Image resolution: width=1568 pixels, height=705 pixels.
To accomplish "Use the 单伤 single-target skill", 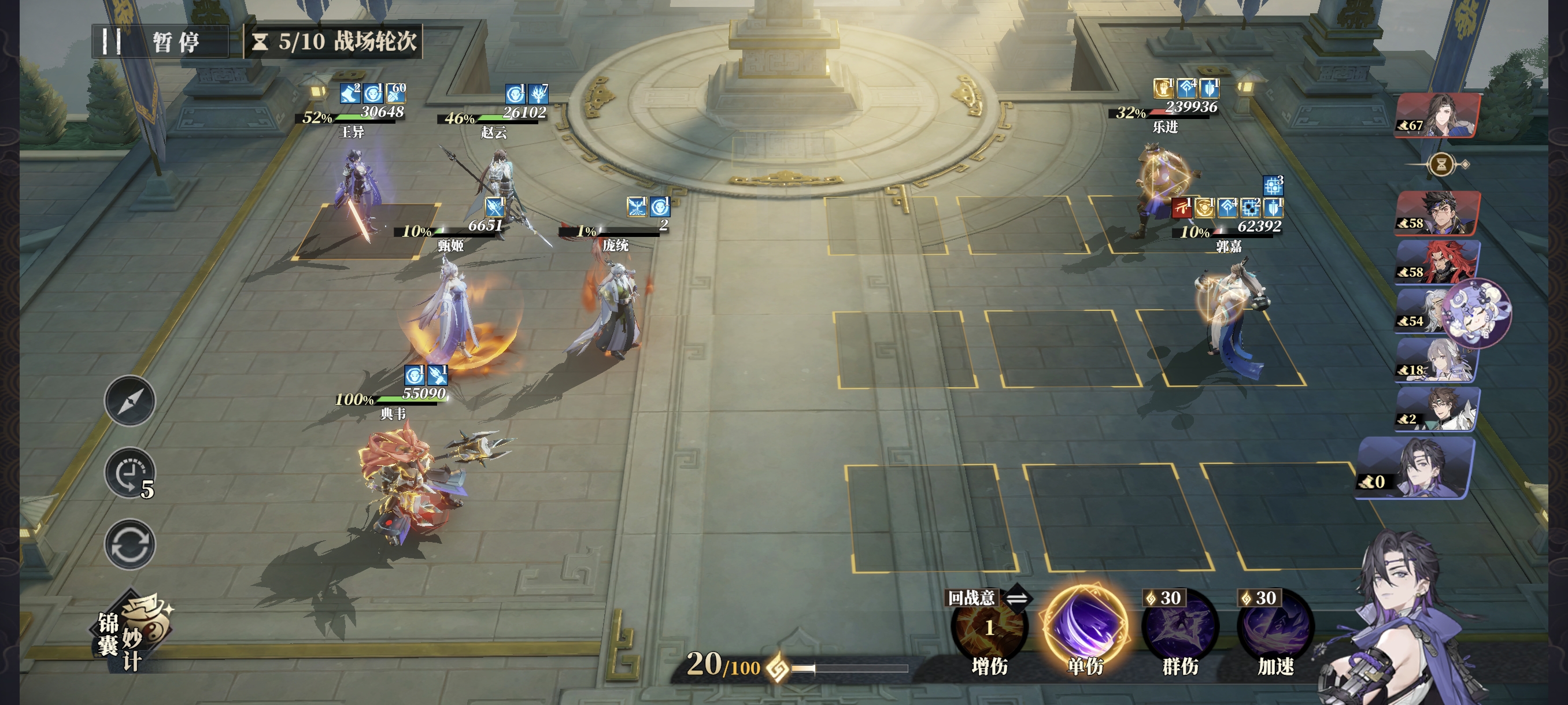I will (1085, 626).
